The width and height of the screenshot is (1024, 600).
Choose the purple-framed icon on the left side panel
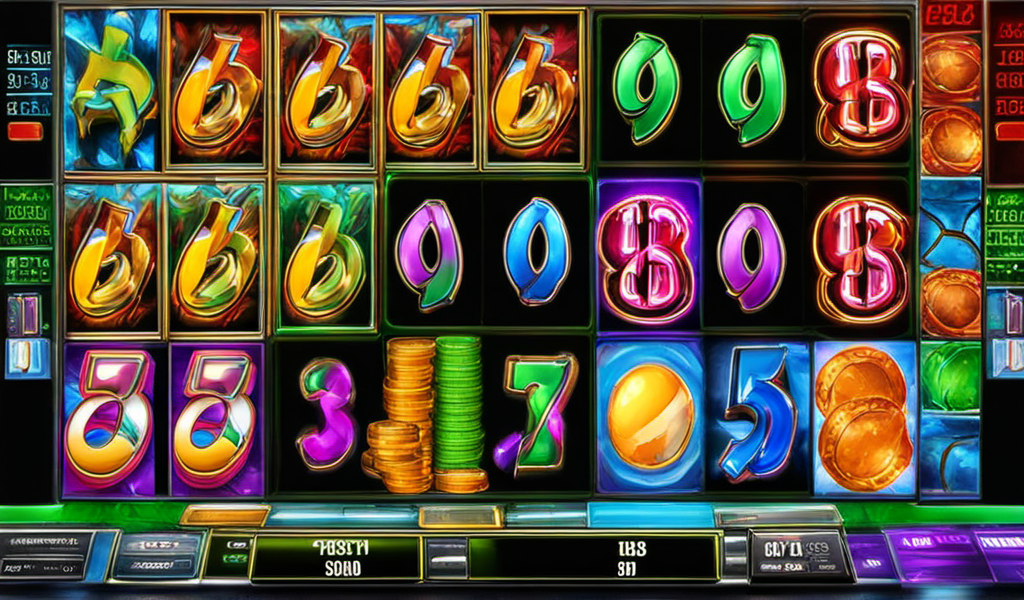tap(24, 313)
